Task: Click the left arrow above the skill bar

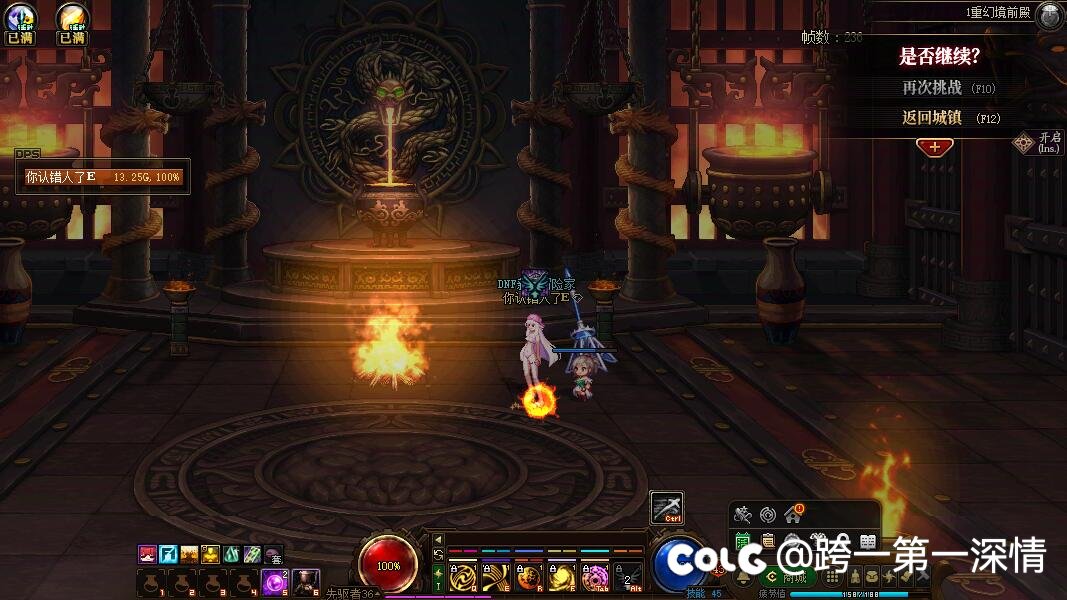Action: (x=437, y=540)
